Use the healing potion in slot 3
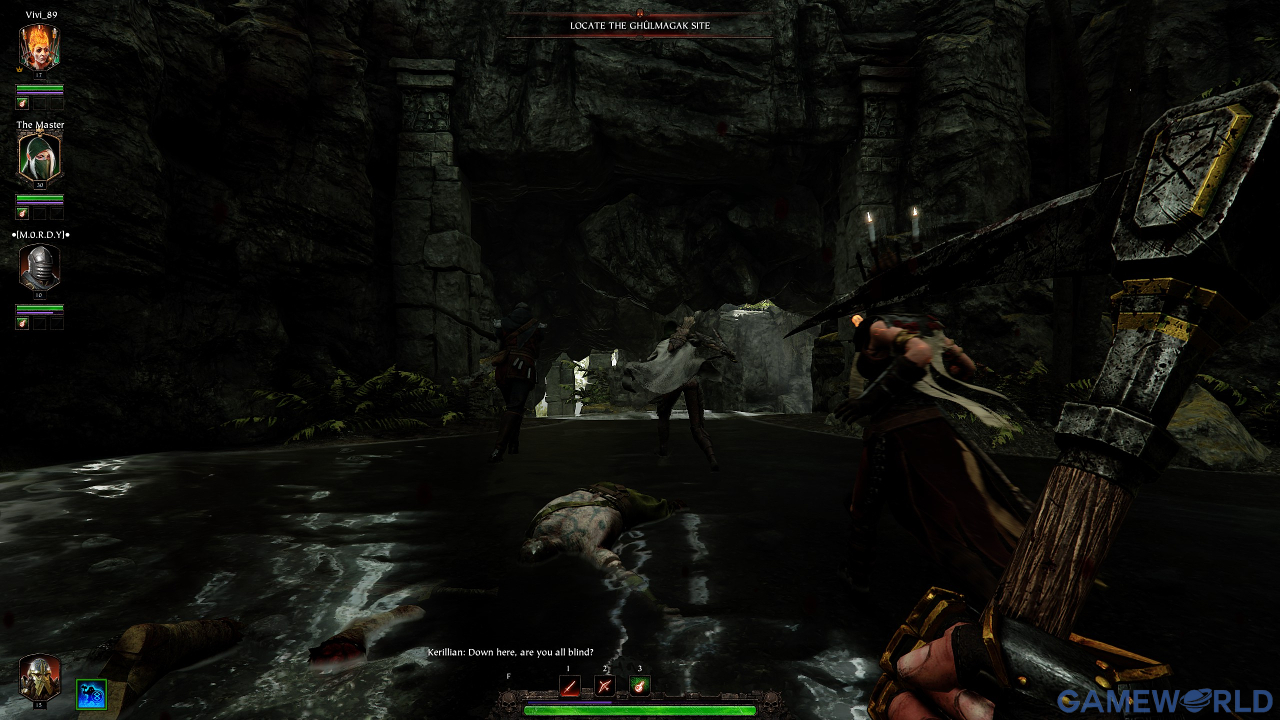This screenshot has width=1280, height=720. [639, 686]
